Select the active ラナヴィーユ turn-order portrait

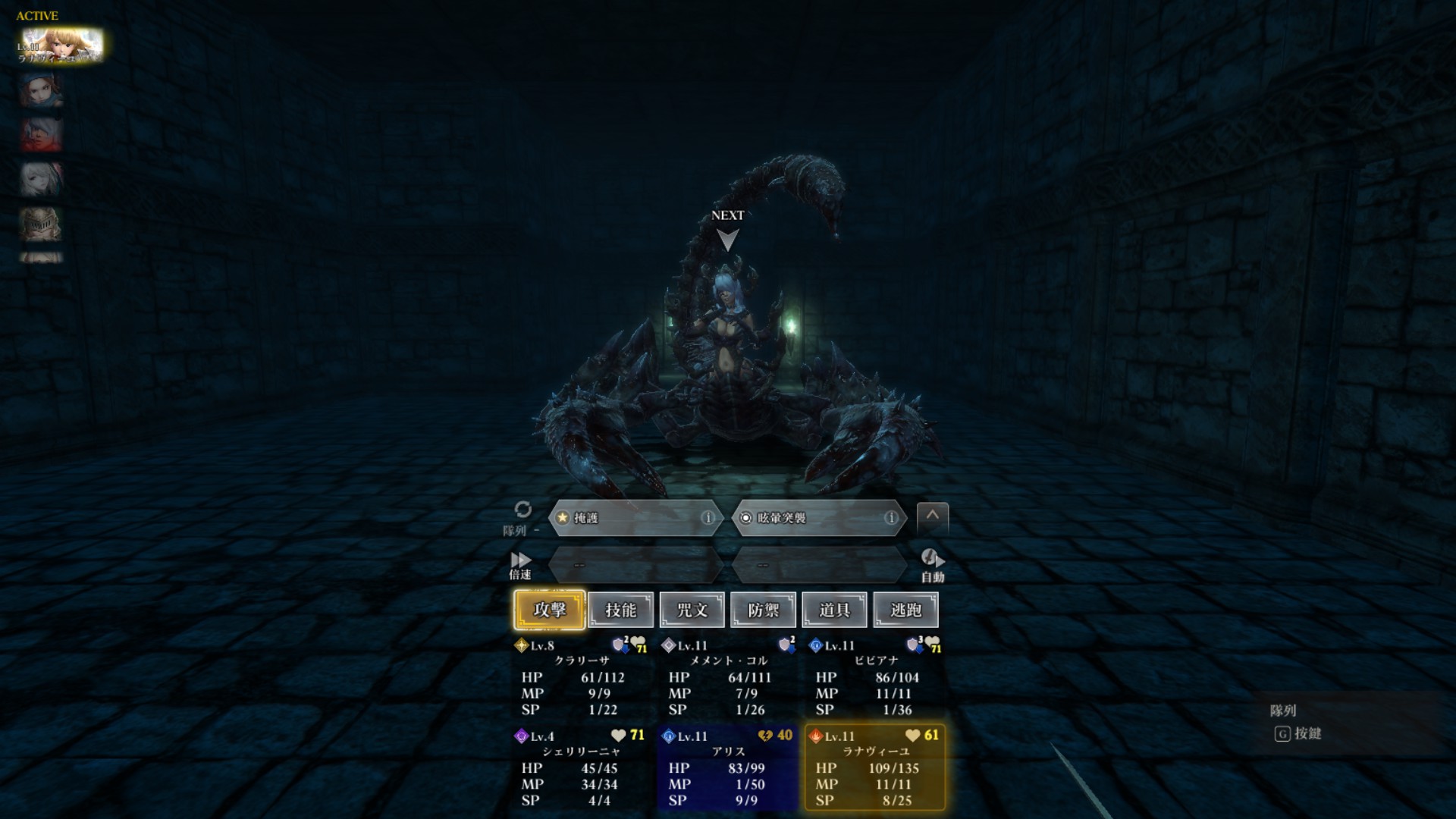coord(61,45)
